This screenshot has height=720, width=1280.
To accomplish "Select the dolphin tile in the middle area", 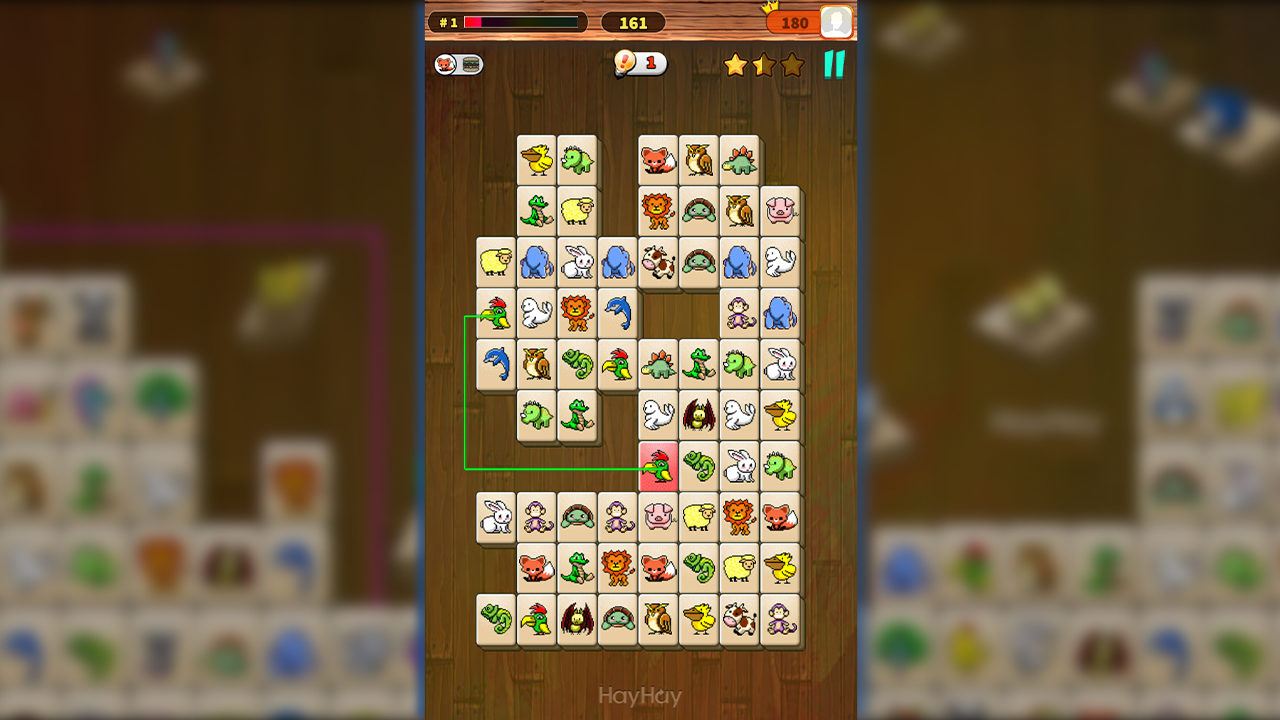I will click(x=618, y=313).
